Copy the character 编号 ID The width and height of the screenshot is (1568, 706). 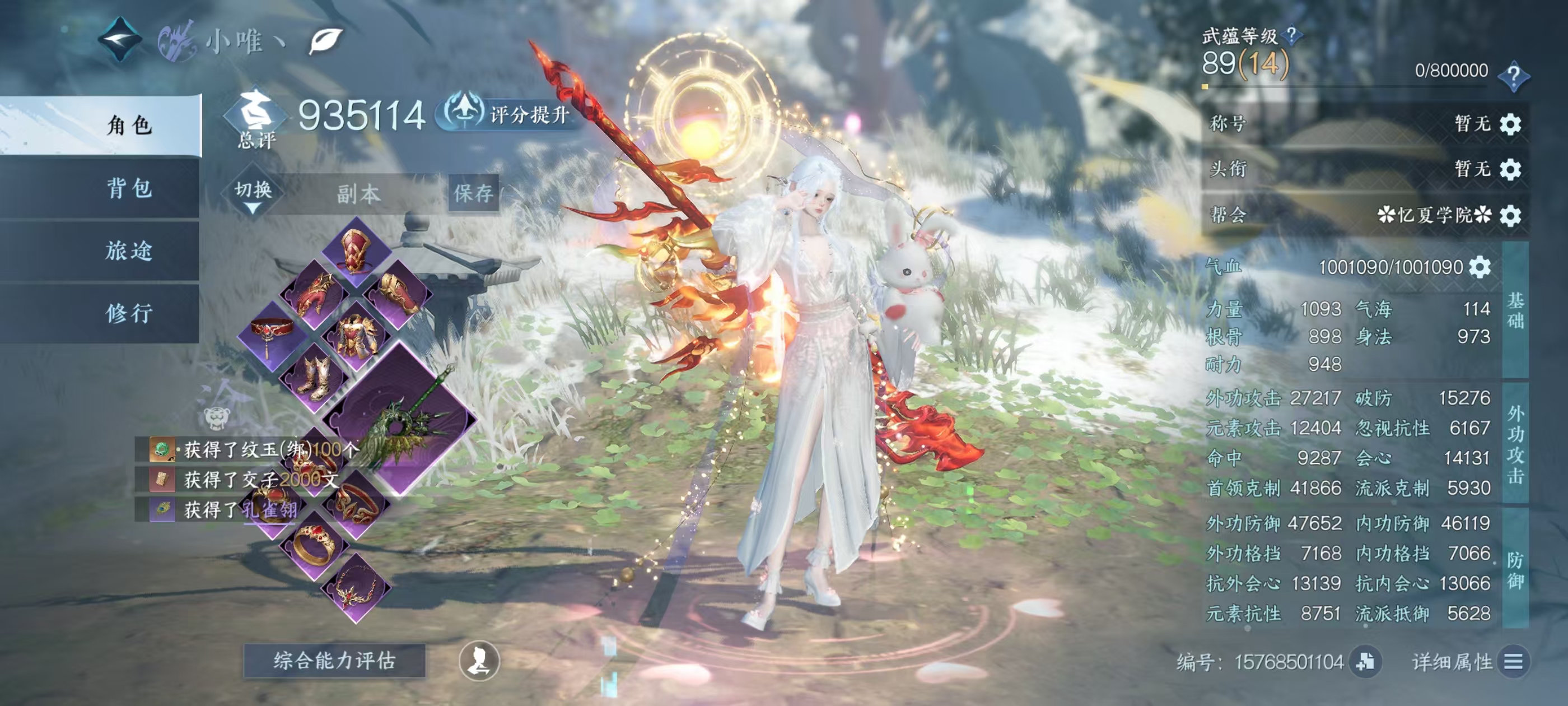[x=1365, y=662]
